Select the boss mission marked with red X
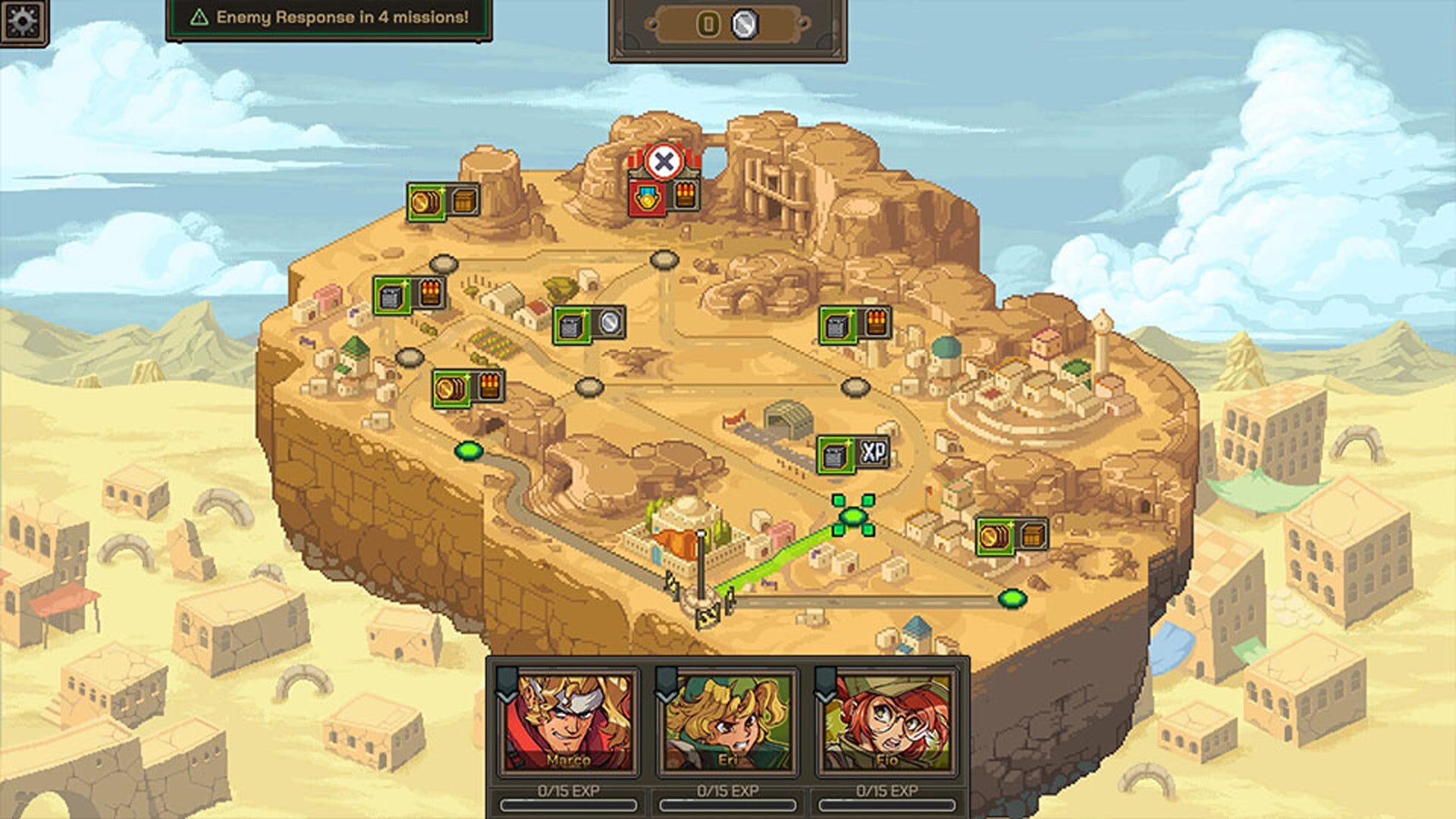 664,160
